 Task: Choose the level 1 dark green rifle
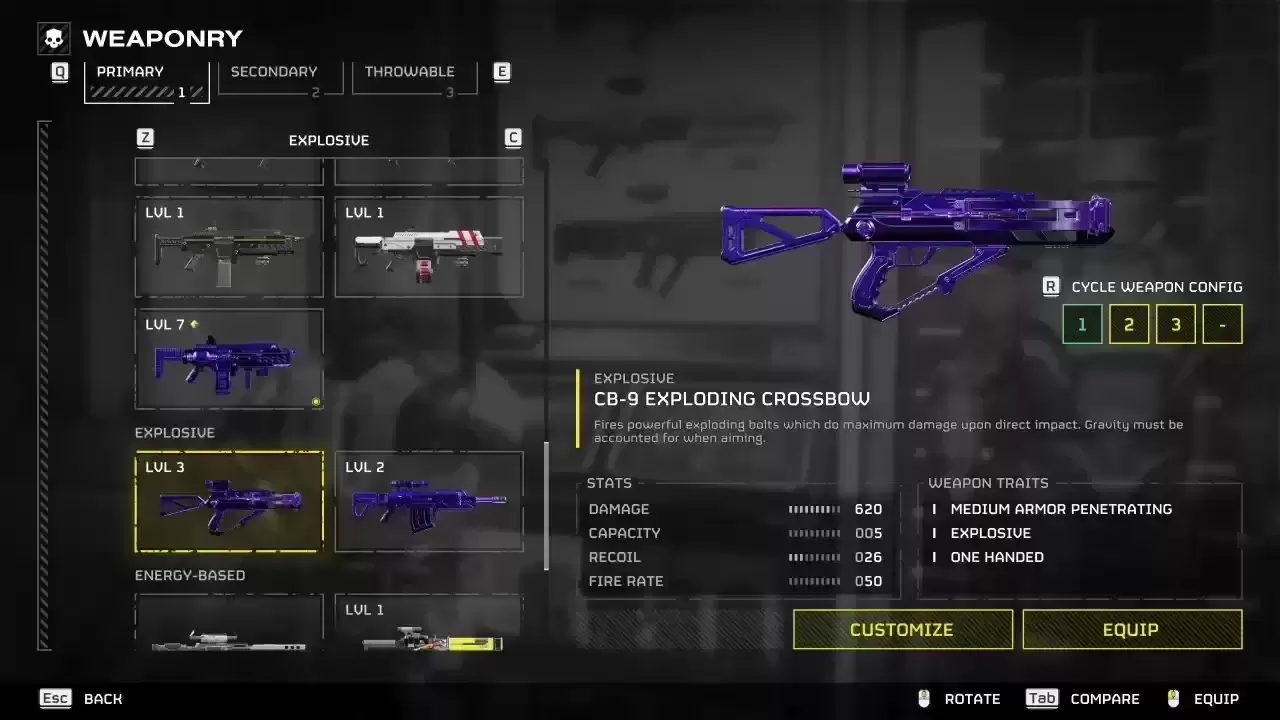point(229,248)
